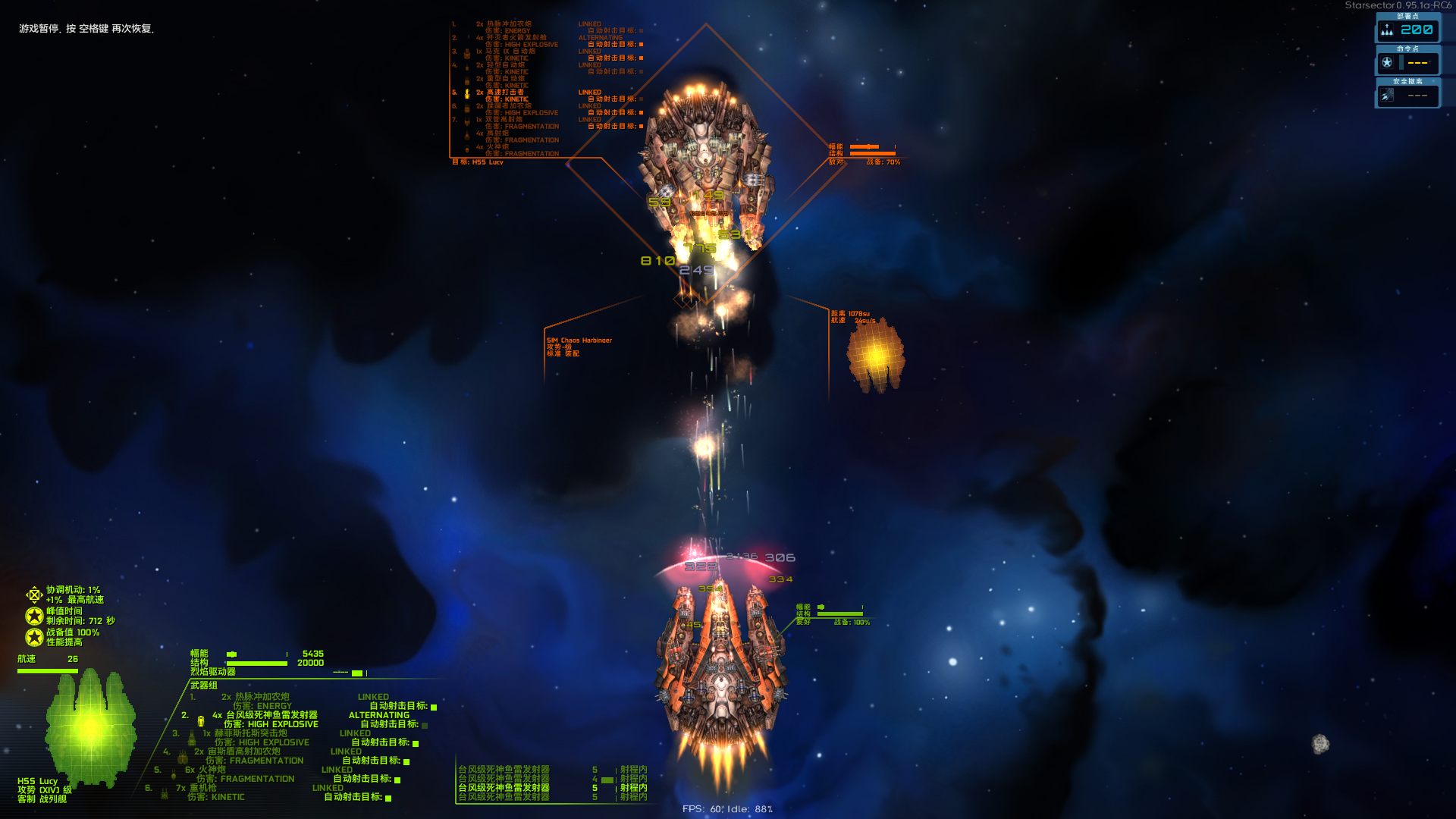Click the 协调机动 status icon
The image size is (1456, 819).
(34, 595)
